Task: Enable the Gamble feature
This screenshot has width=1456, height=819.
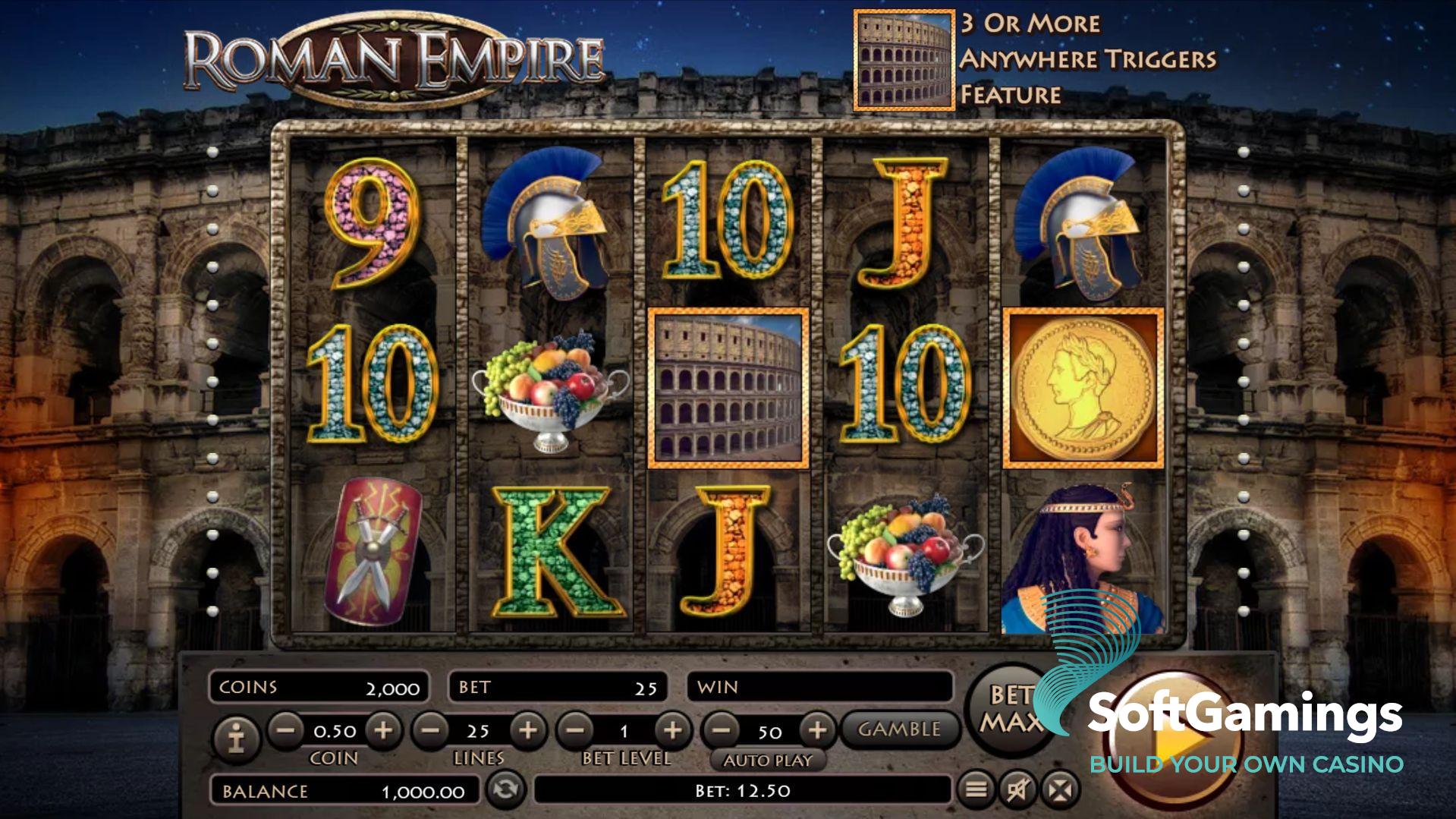Action: [899, 729]
